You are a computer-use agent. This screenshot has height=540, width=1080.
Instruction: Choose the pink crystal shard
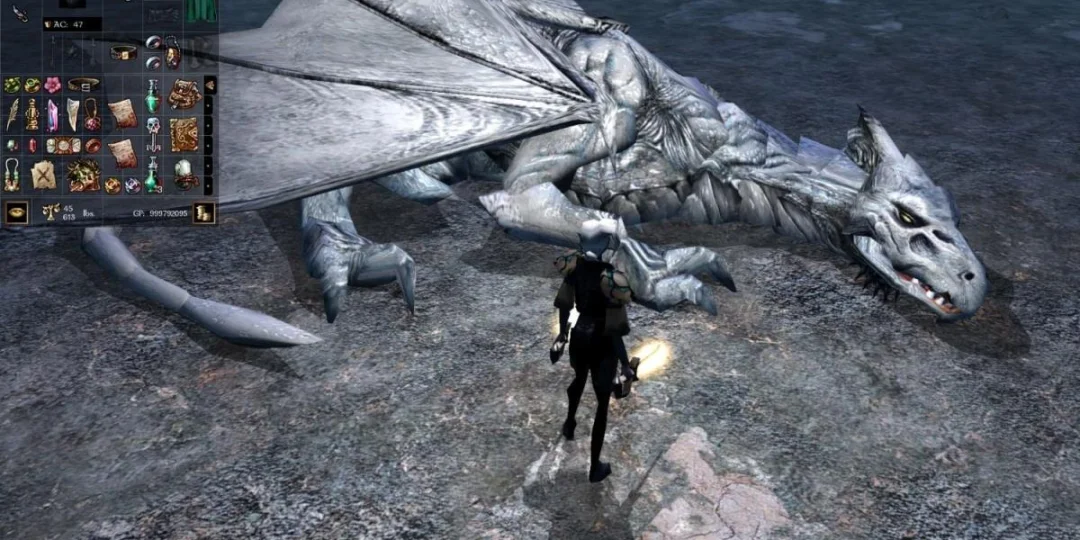coord(52,114)
